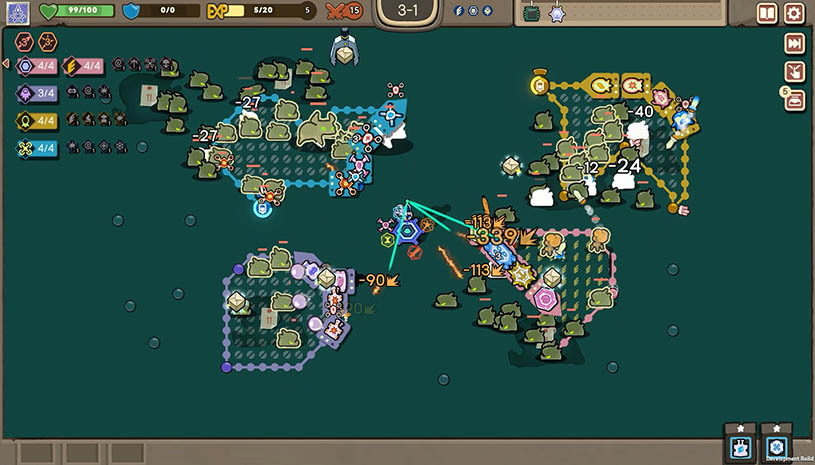815x465 pixels.
Task: Activate the blue turret card slot
Action: (x=741, y=446)
